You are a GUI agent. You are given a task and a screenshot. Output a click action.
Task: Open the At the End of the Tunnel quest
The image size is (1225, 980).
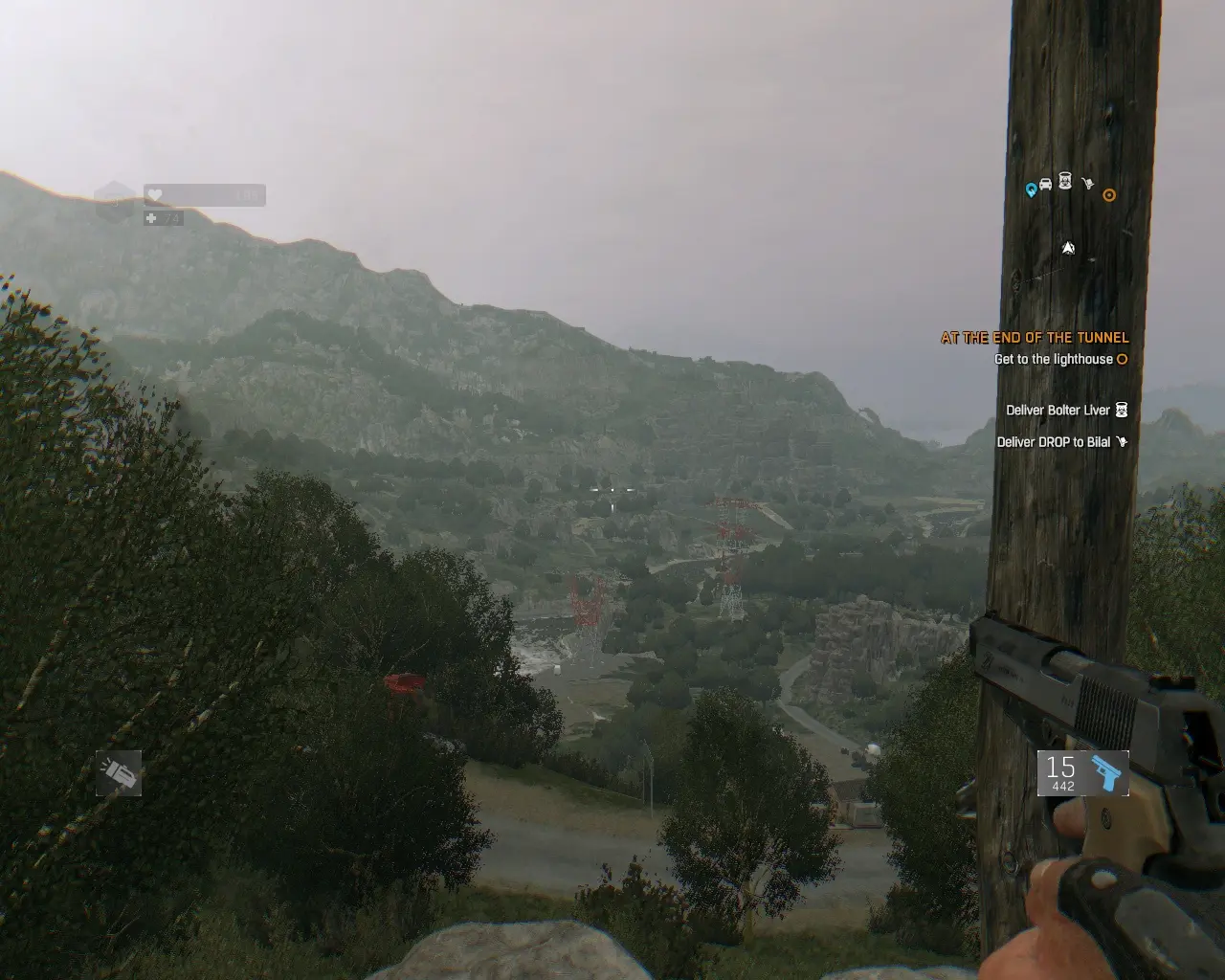[x=1035, y=338]
